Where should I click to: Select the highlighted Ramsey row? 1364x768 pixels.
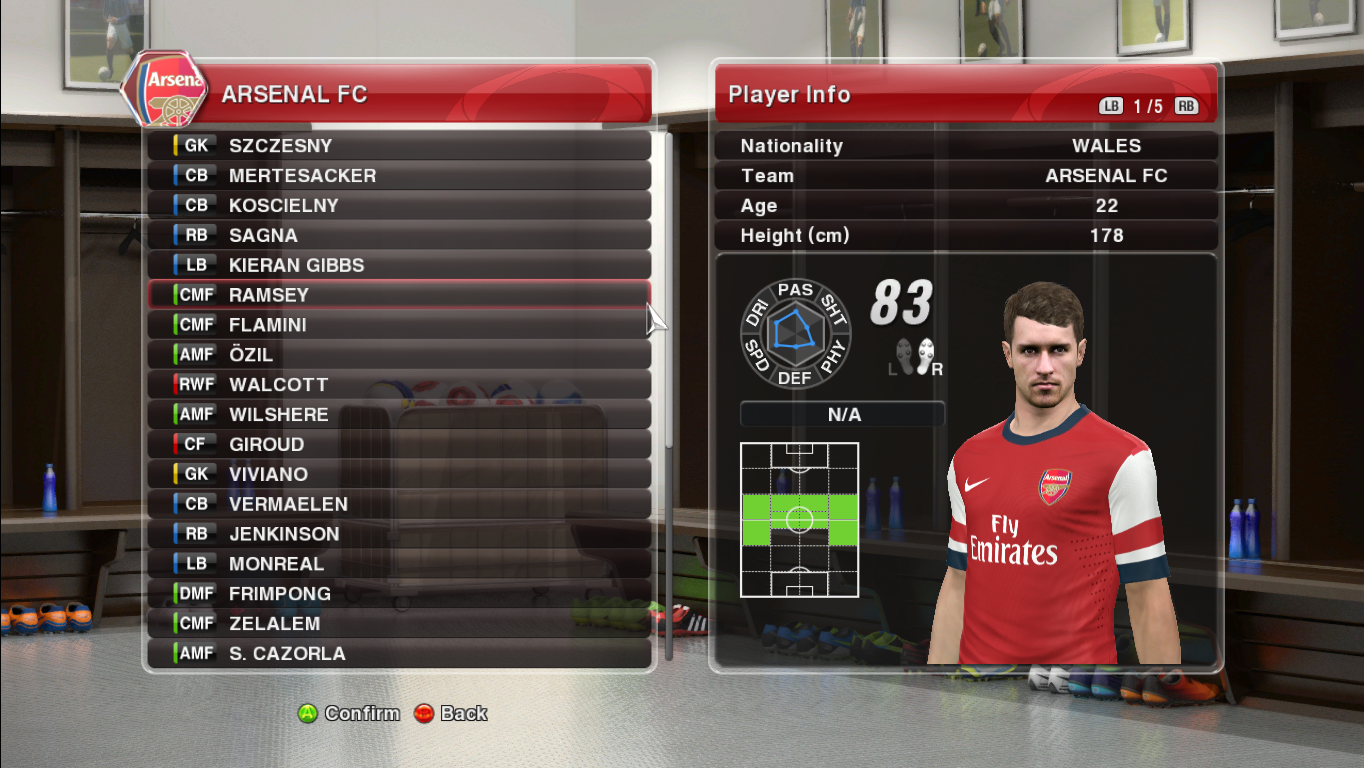point(400,295)
